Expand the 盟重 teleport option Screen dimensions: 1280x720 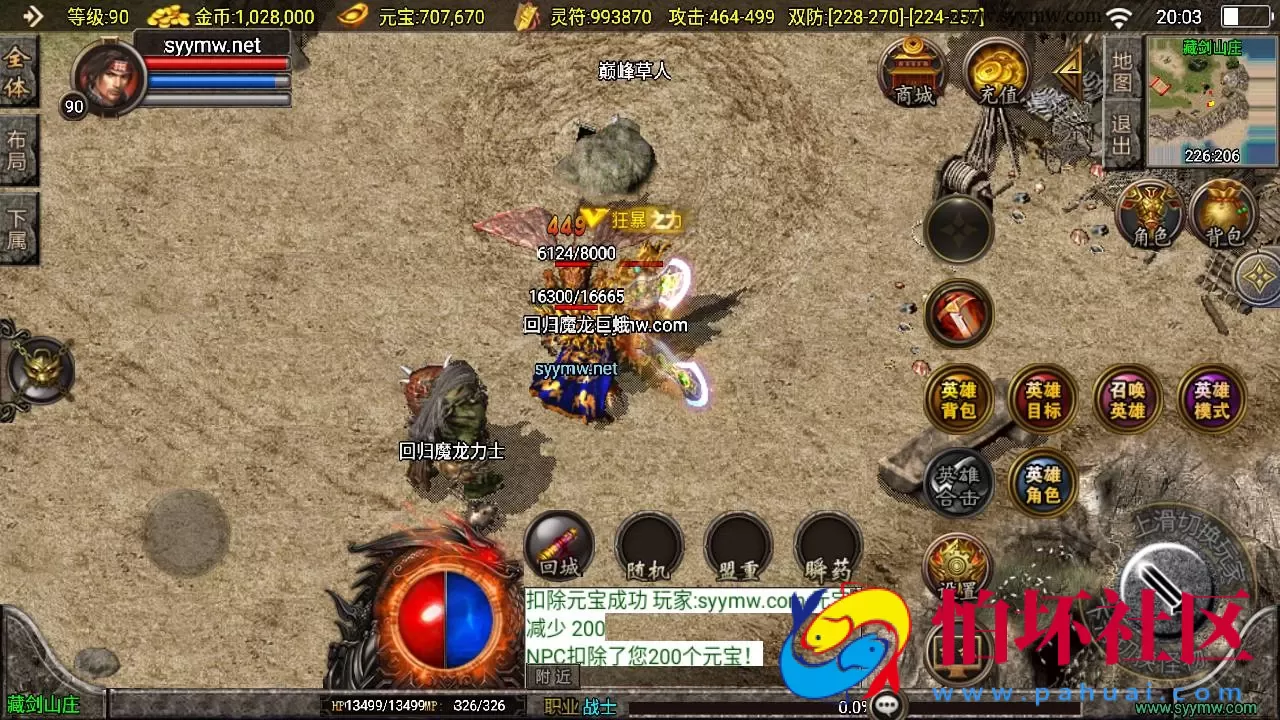tap(738, 545)
